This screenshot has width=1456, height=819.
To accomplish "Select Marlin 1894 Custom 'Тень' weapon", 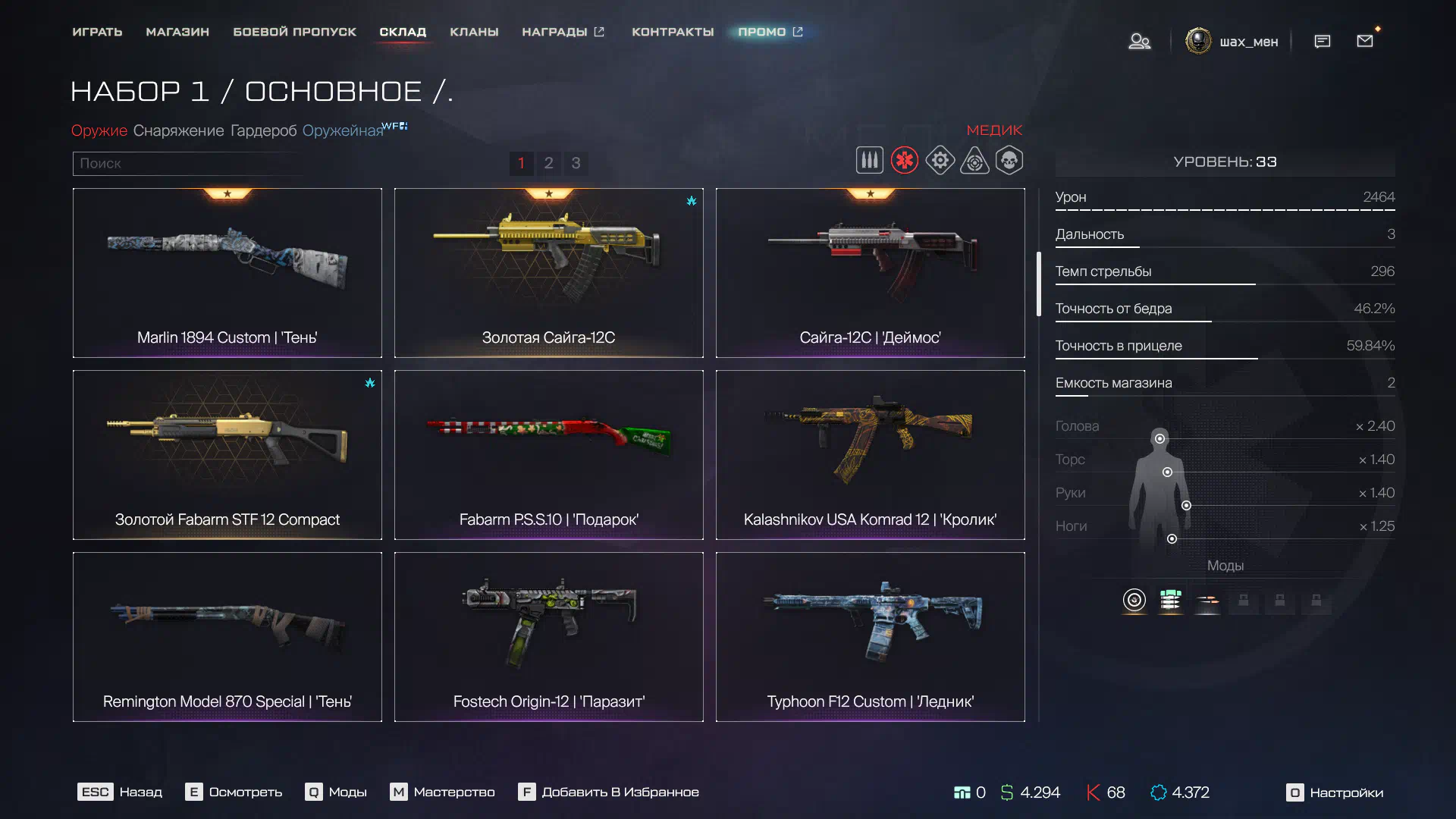I will [227, 273].
